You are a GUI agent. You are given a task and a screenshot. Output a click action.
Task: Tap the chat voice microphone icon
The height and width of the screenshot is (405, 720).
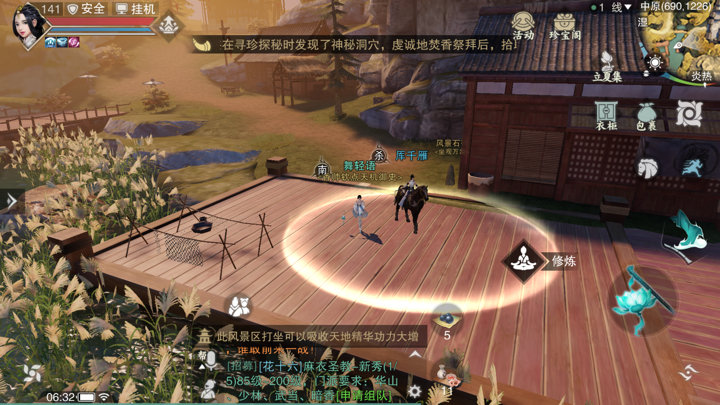pos(210,360)
